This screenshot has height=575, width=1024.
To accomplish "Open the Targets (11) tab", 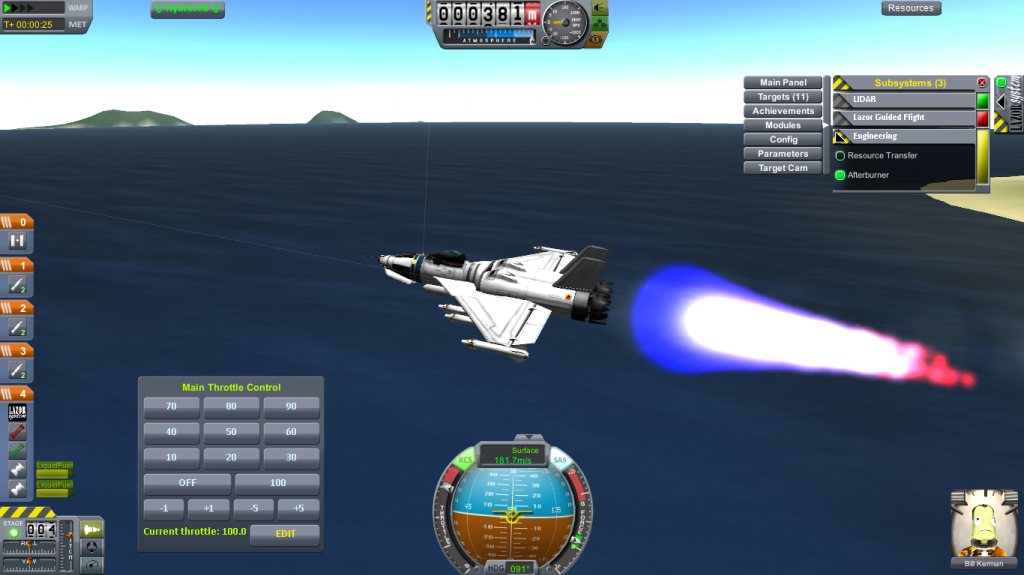I will point(783,97).
